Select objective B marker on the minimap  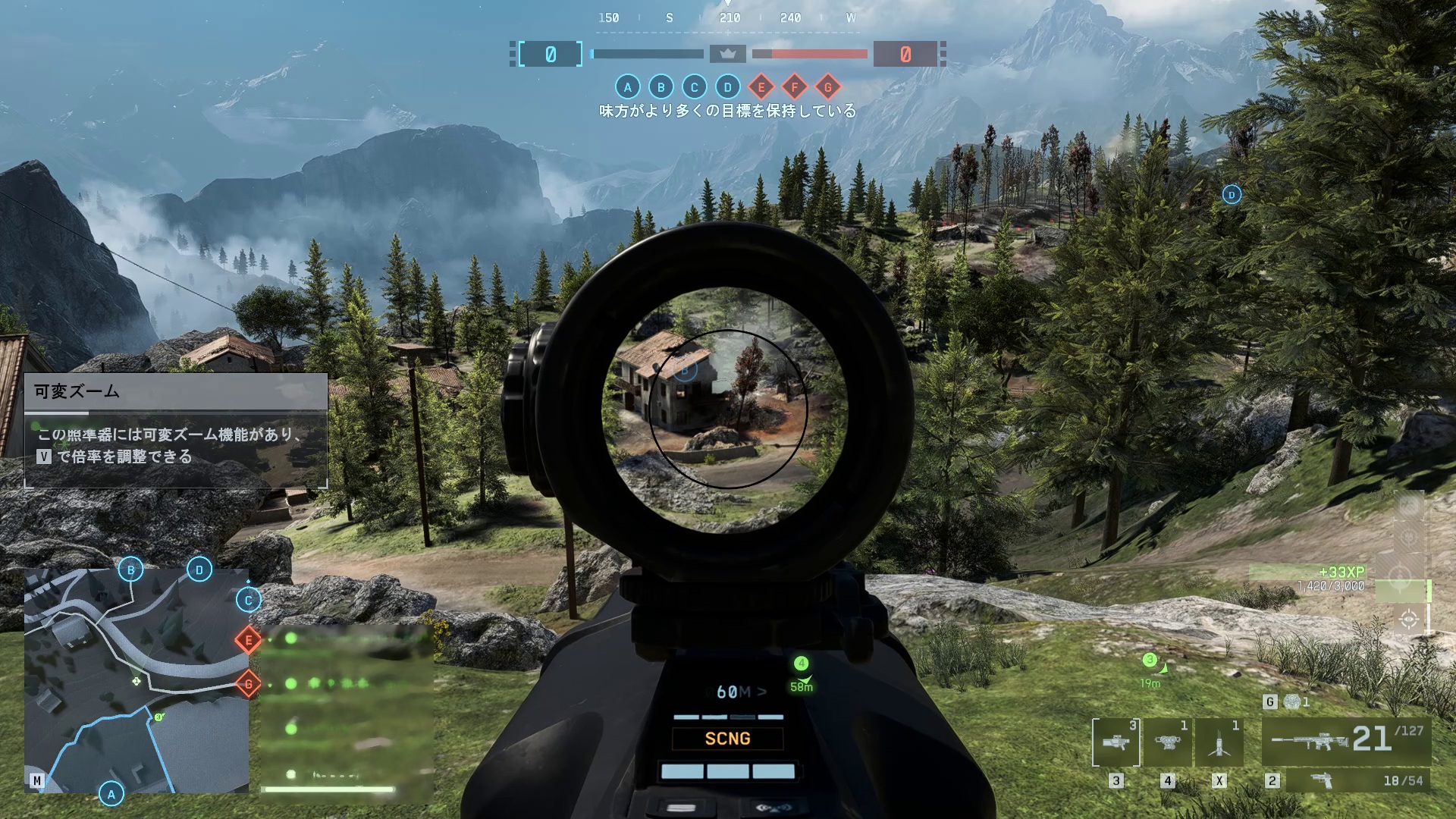tap(130, 570)
